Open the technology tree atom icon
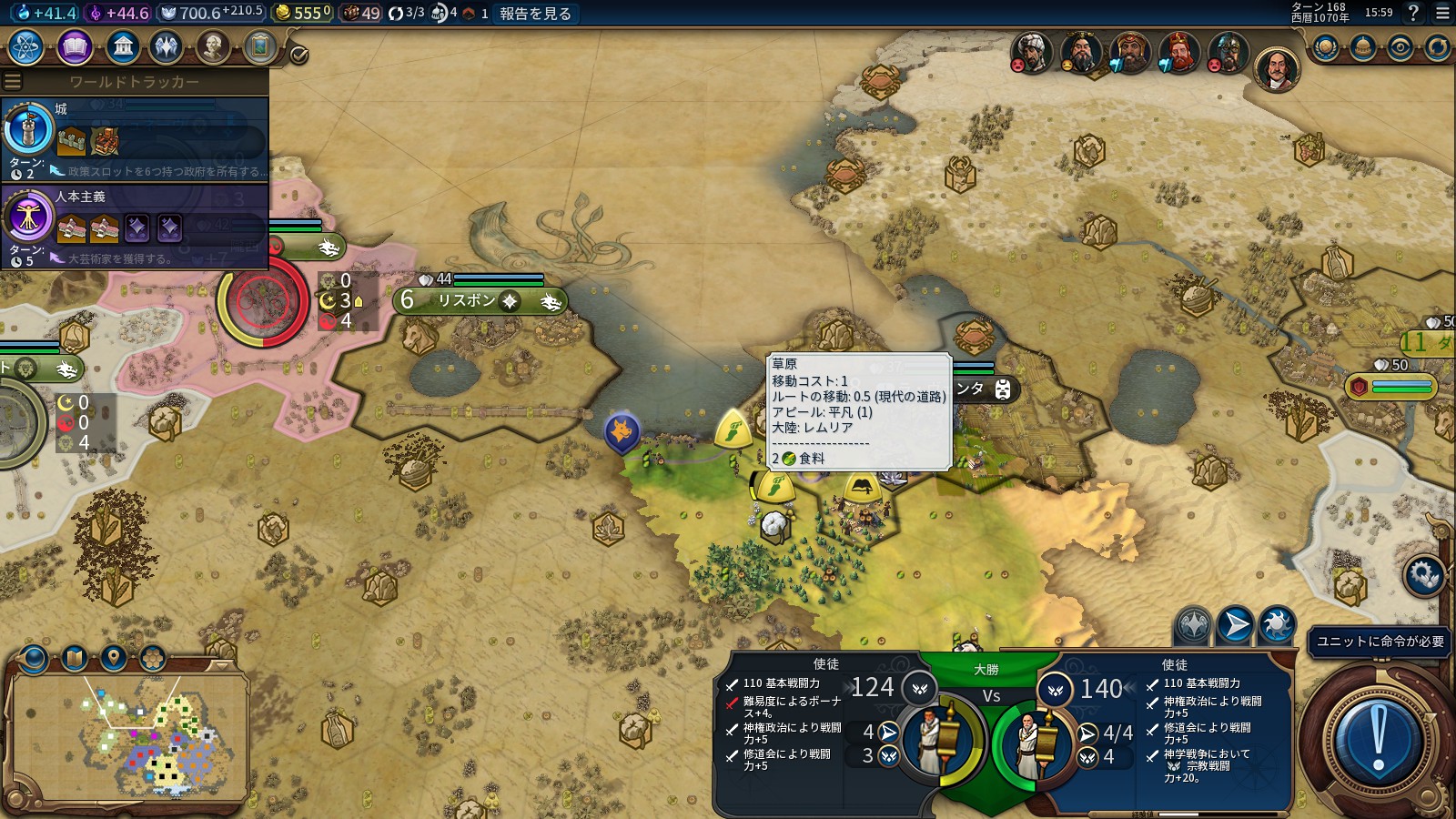The height and width of the screenshot is (819, 1456). 25,46
